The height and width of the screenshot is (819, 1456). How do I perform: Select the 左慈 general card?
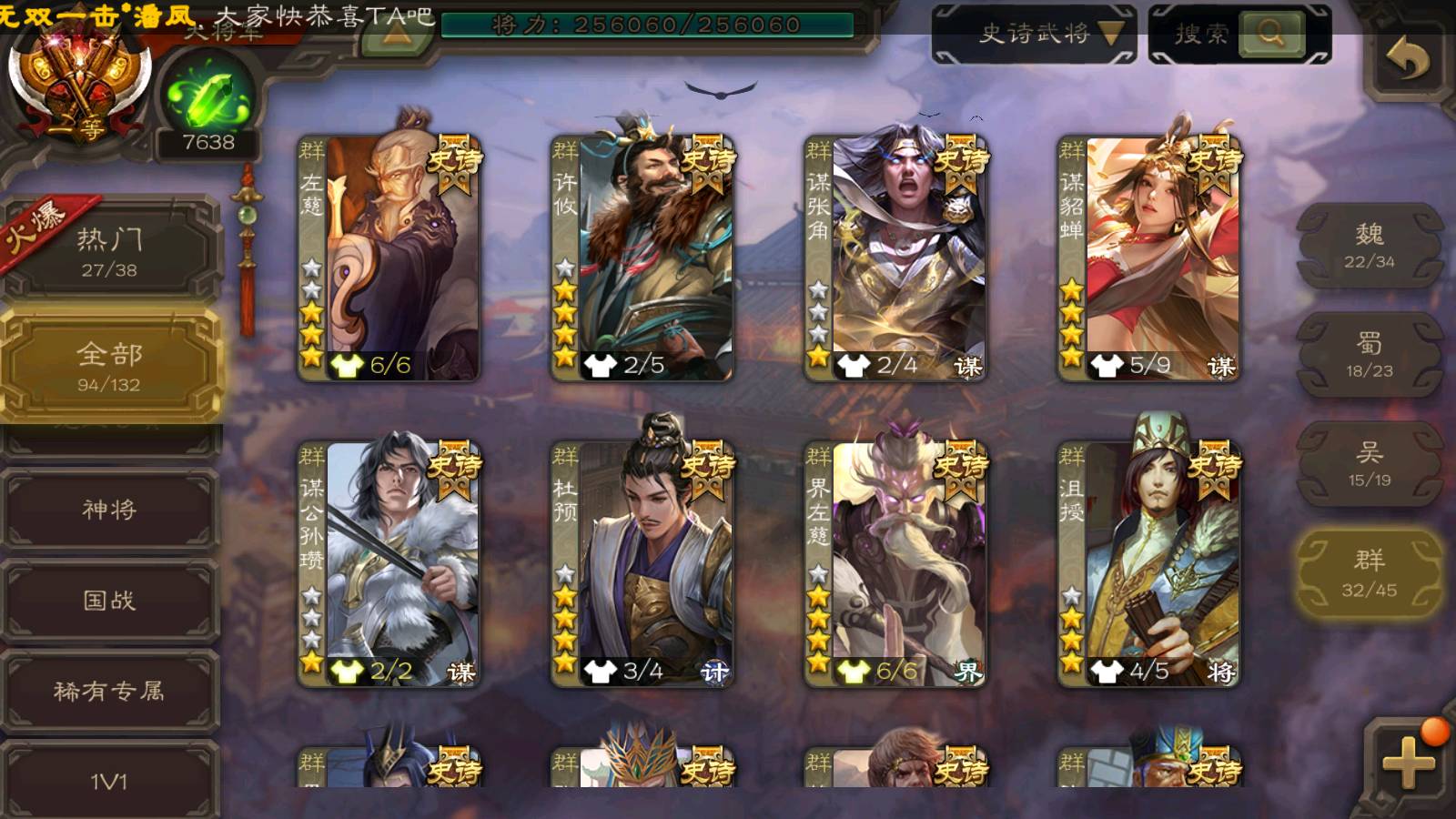click(x=389, y=258)
